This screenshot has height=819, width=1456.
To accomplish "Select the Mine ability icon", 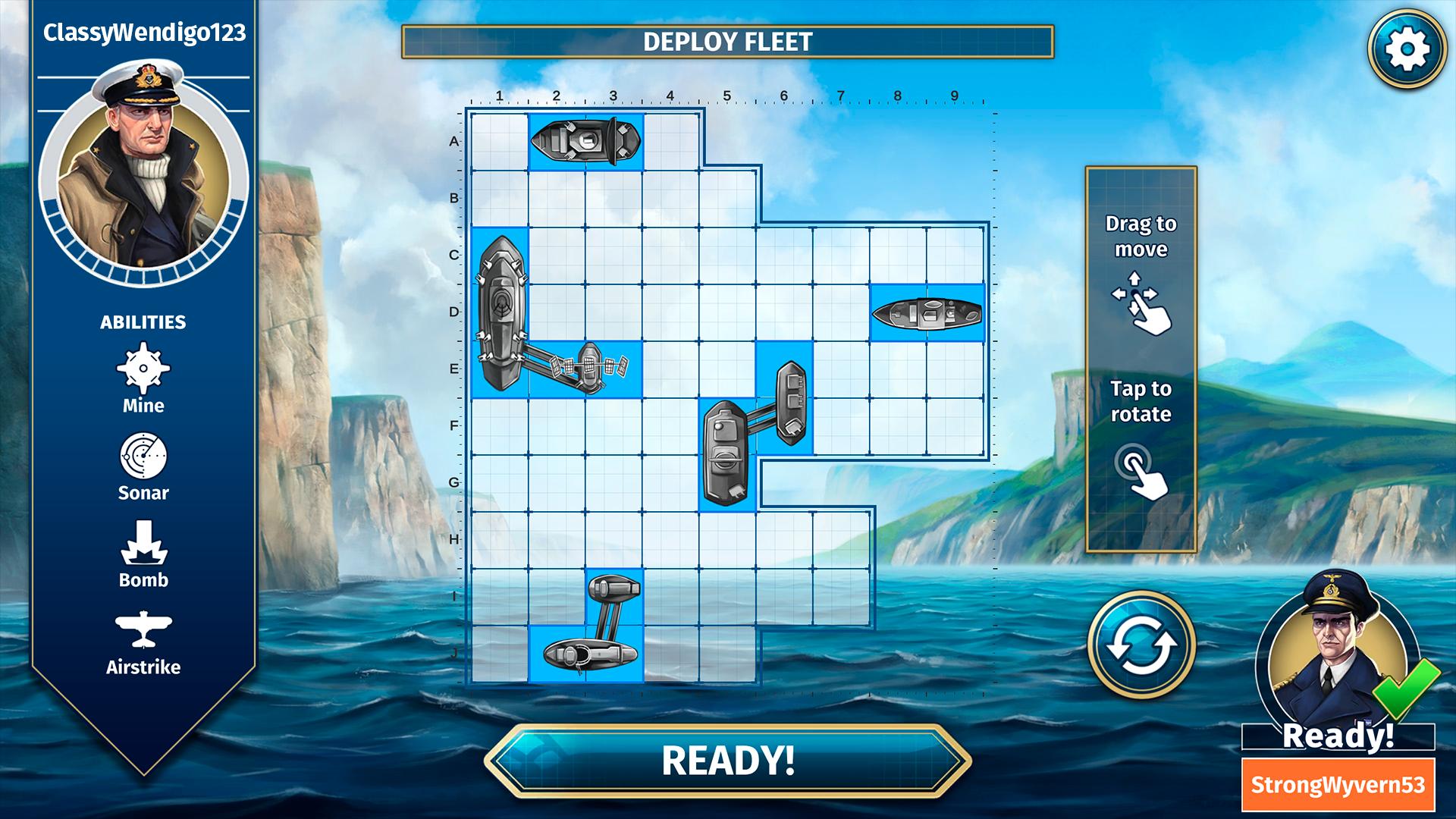I will (143, 369).
